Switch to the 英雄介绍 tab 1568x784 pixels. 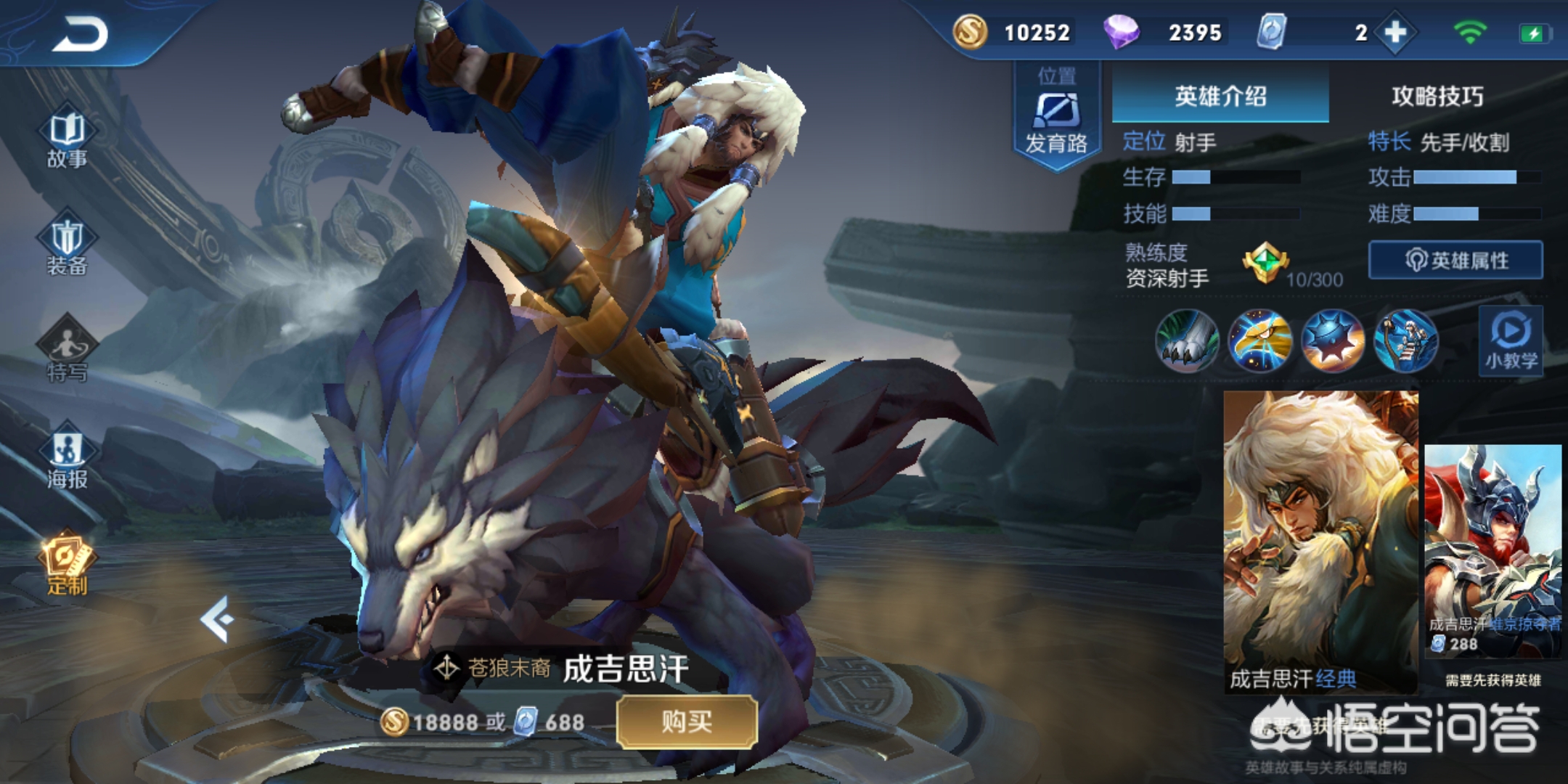1220,96
